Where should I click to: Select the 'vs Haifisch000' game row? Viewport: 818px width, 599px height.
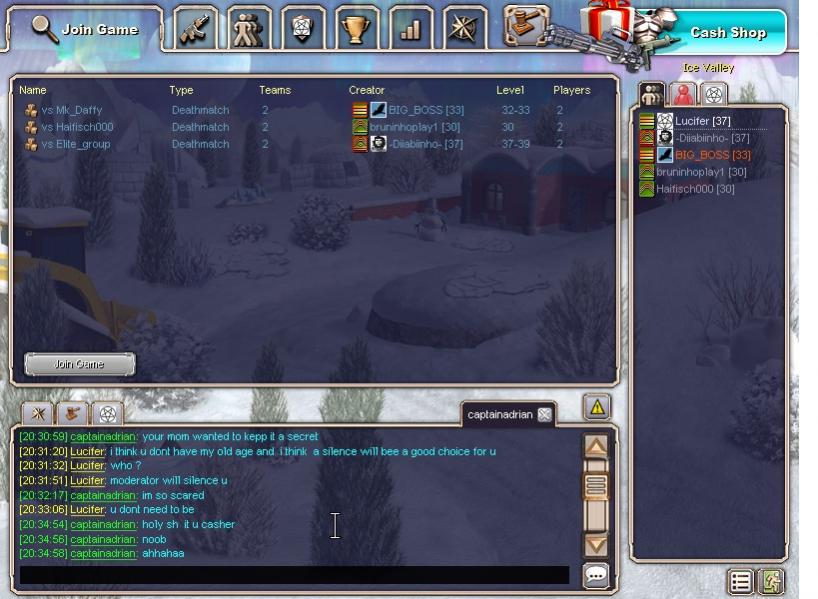tap(77, 127)
